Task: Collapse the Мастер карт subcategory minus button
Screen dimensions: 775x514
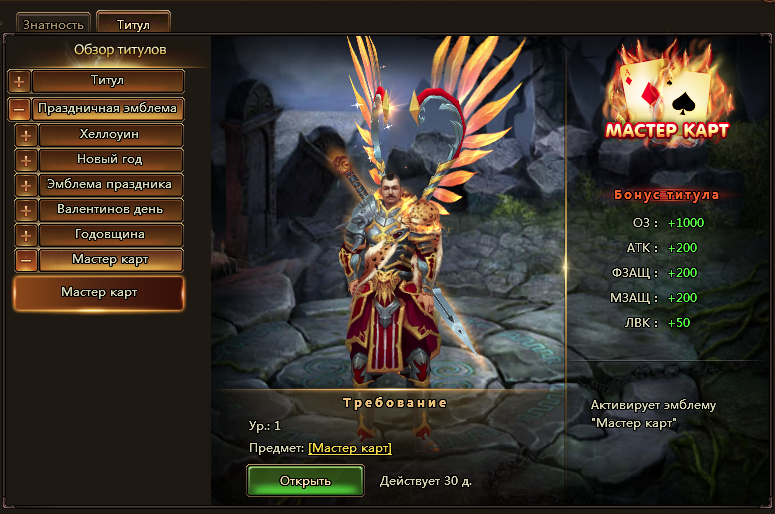Action: [26, 261]
